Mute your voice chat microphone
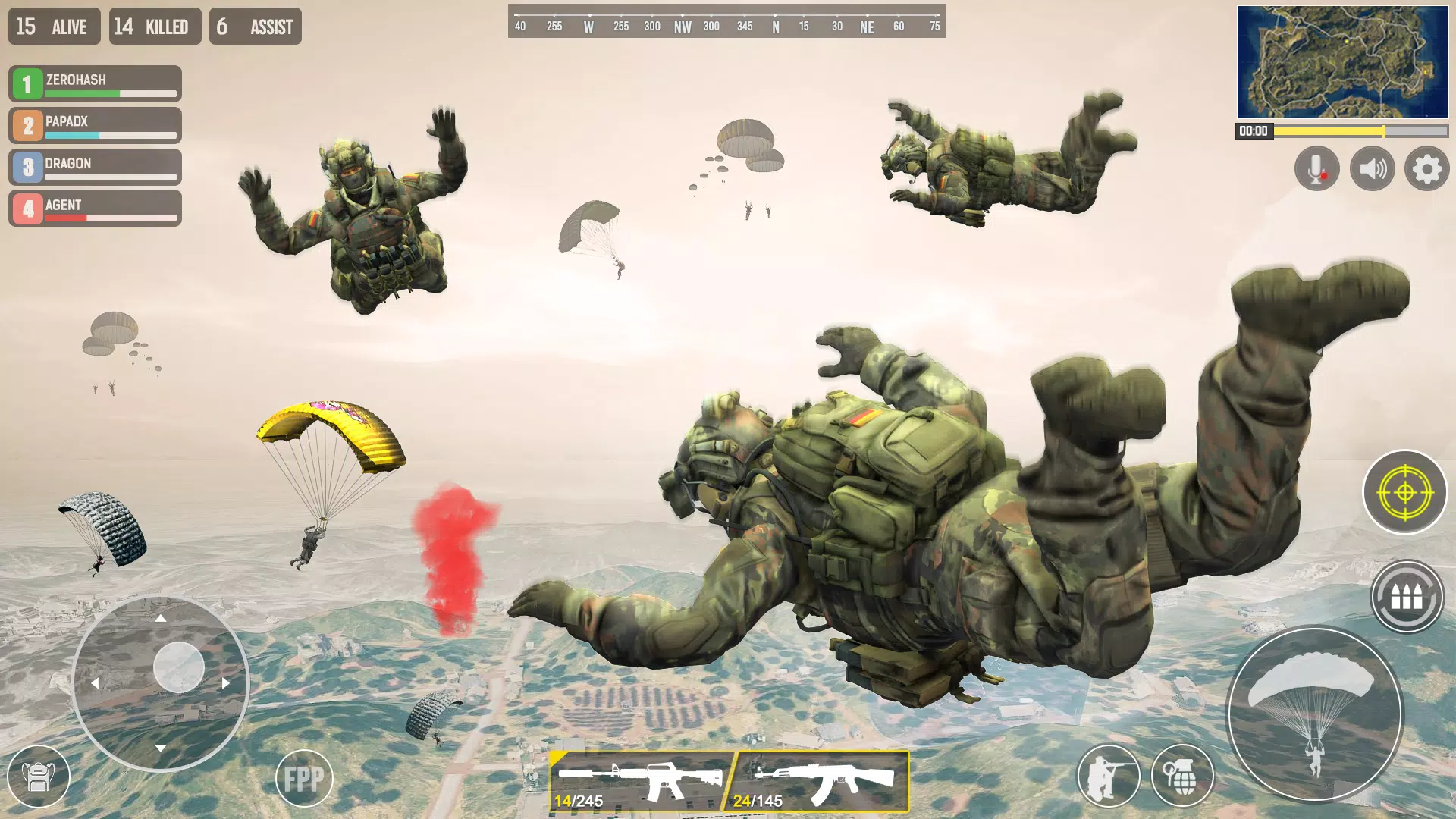 1316,168
